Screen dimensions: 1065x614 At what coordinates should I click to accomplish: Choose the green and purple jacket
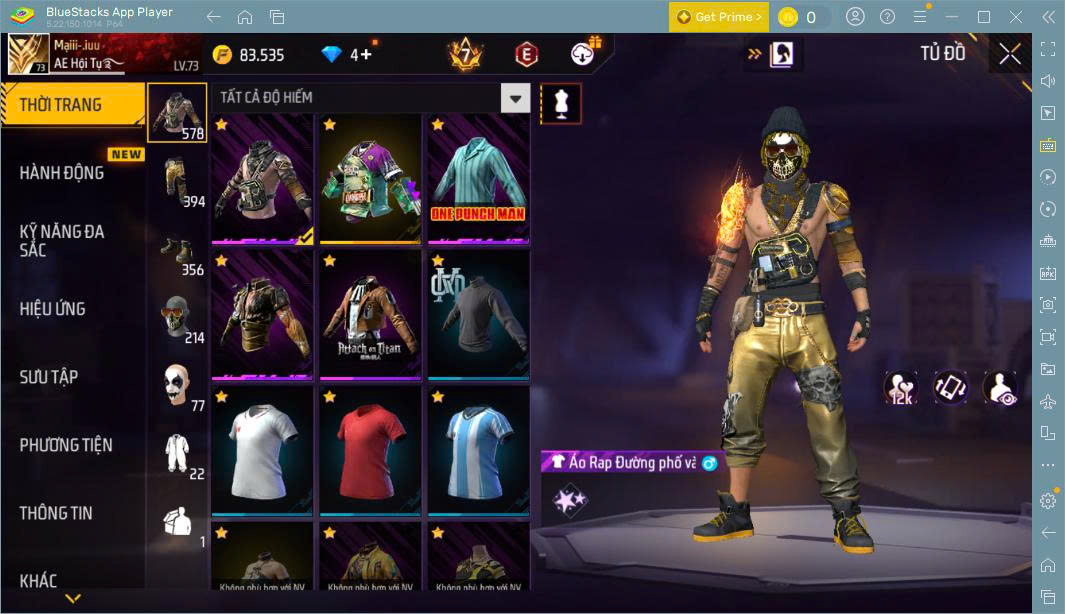tap(370, 179)
